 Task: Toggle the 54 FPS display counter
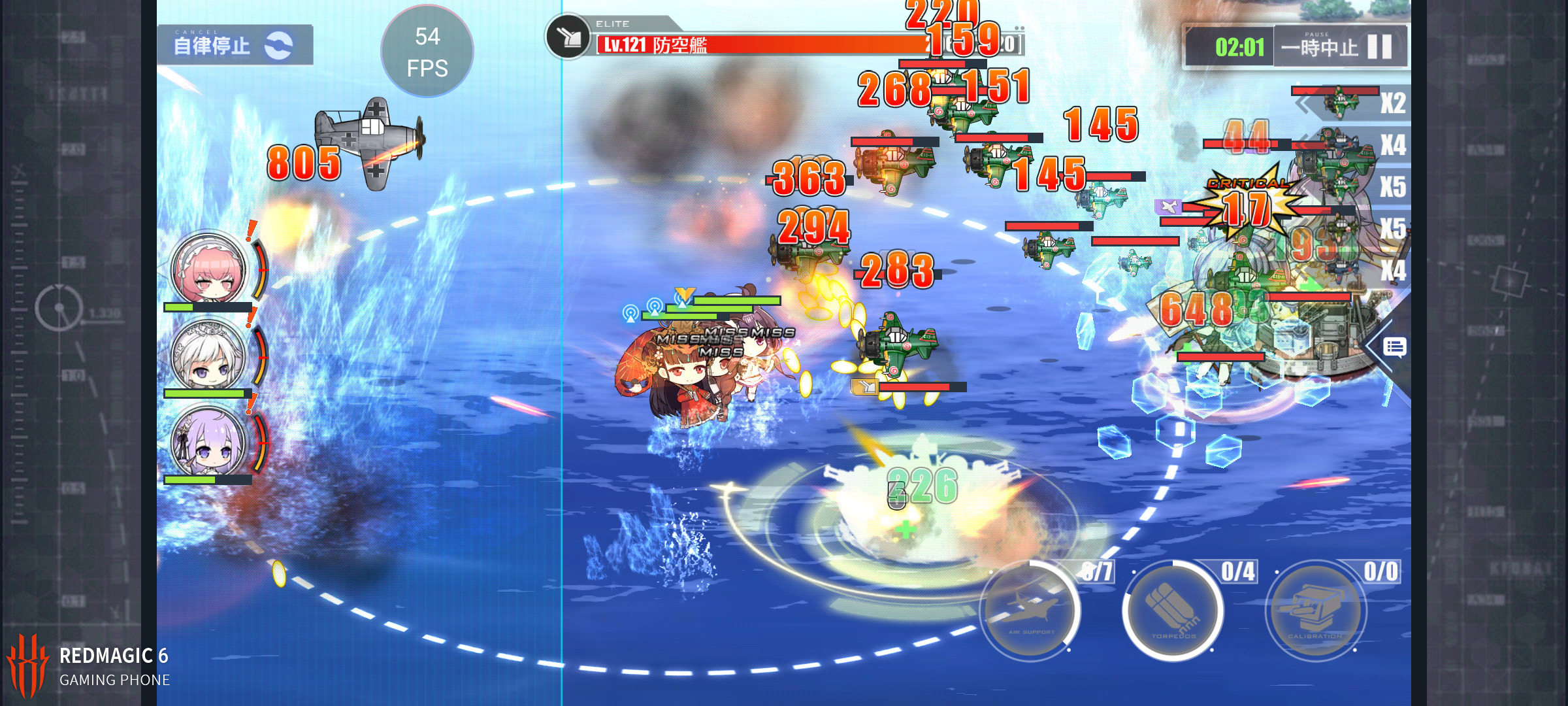pos(428,53)
